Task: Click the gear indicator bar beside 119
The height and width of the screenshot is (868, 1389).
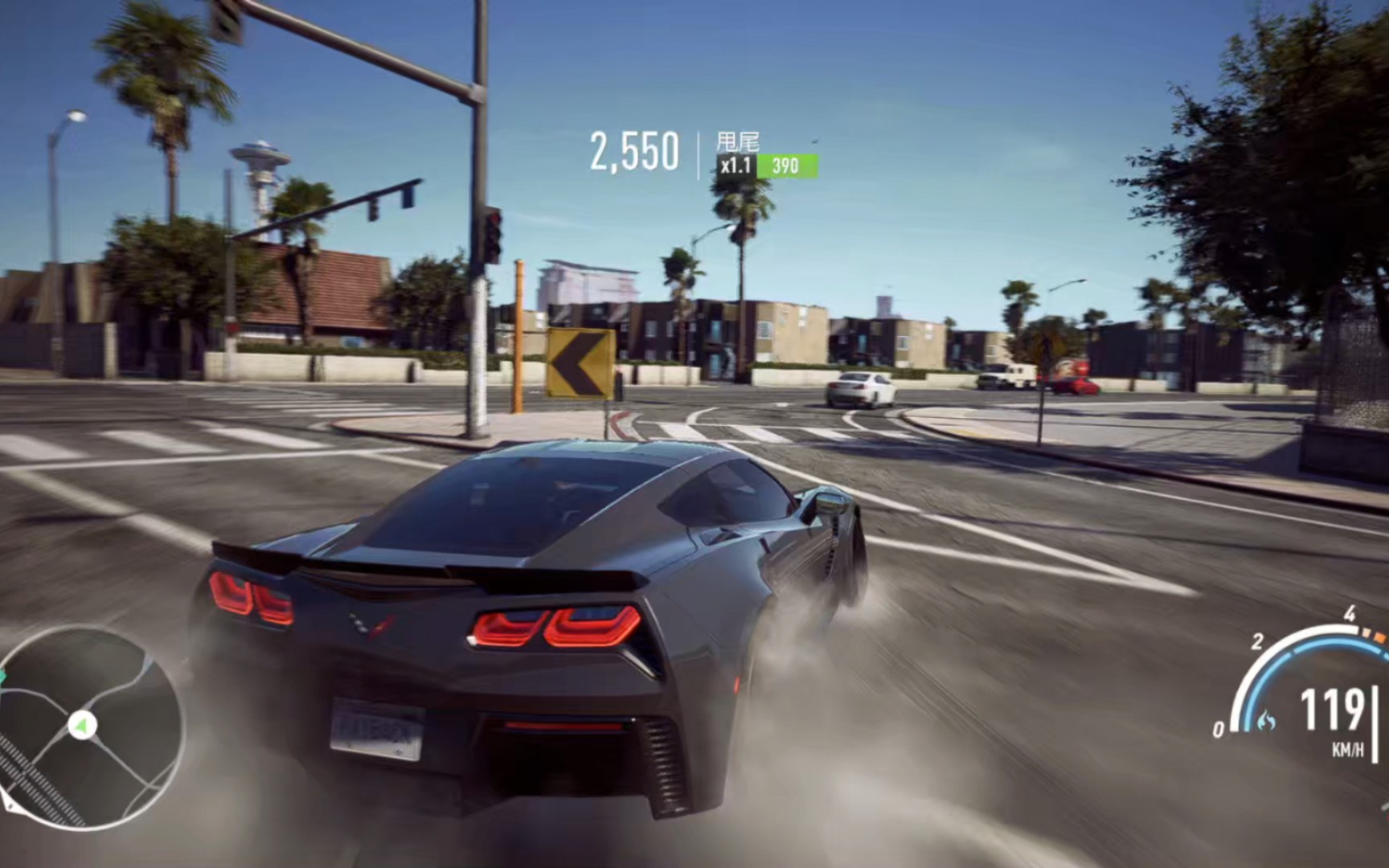Action: pyautogui.click(x=1376, y=723)
